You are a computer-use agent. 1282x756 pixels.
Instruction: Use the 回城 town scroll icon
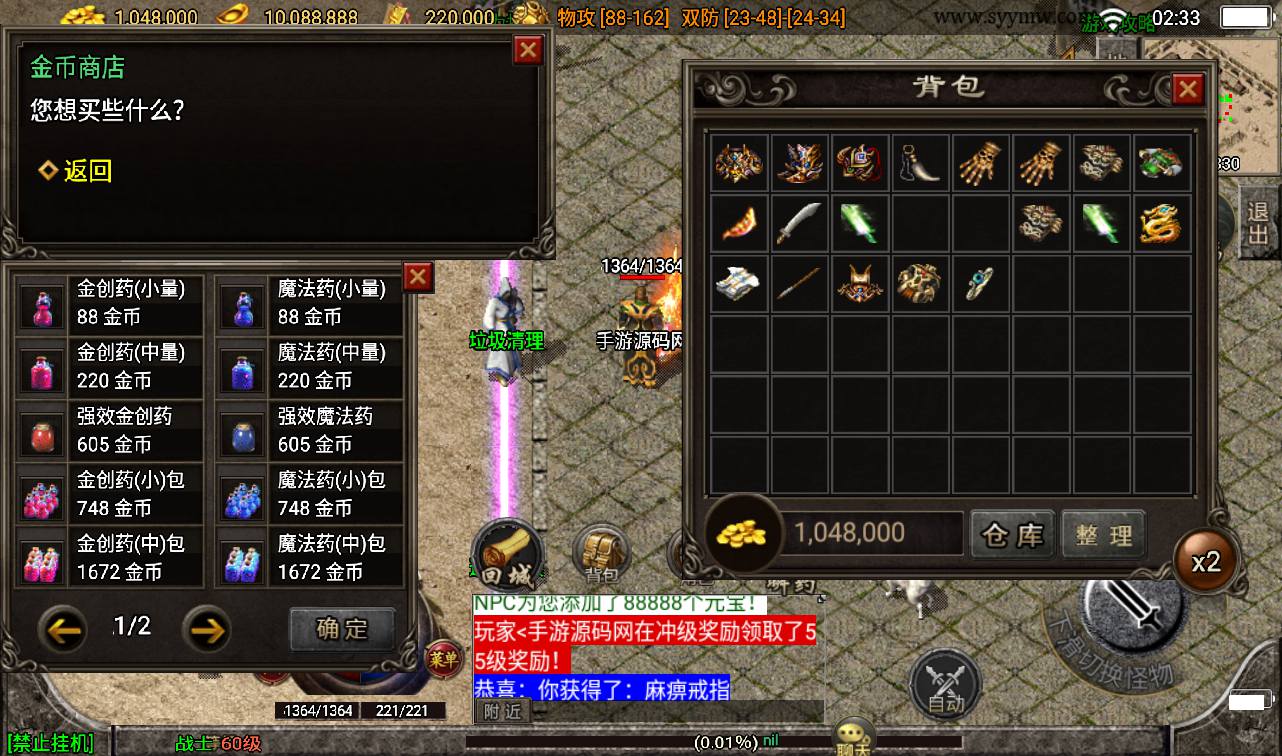(x=507, y=555)
